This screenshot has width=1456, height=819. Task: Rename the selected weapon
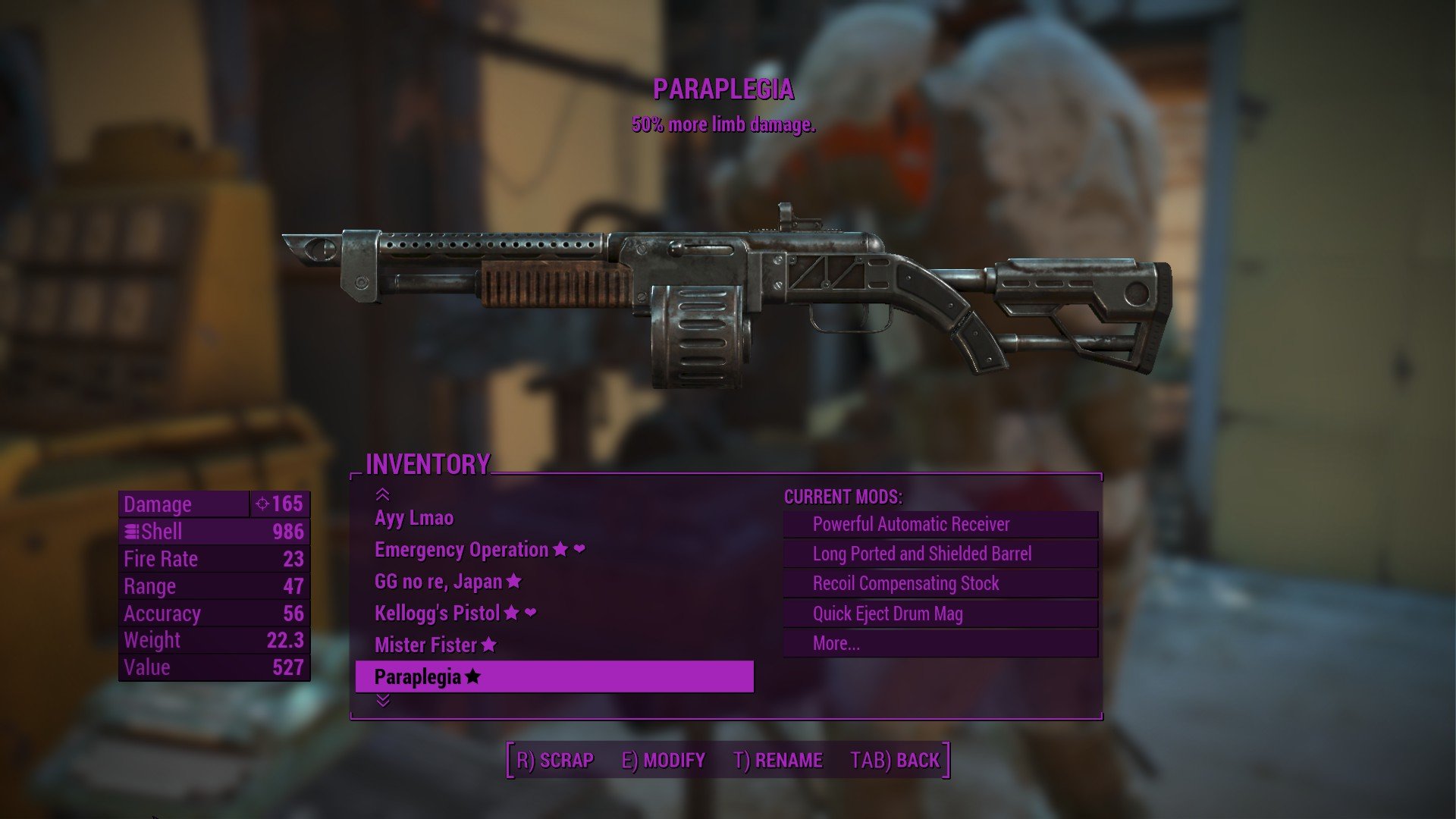pyautogui.click(x=778, y=760)
